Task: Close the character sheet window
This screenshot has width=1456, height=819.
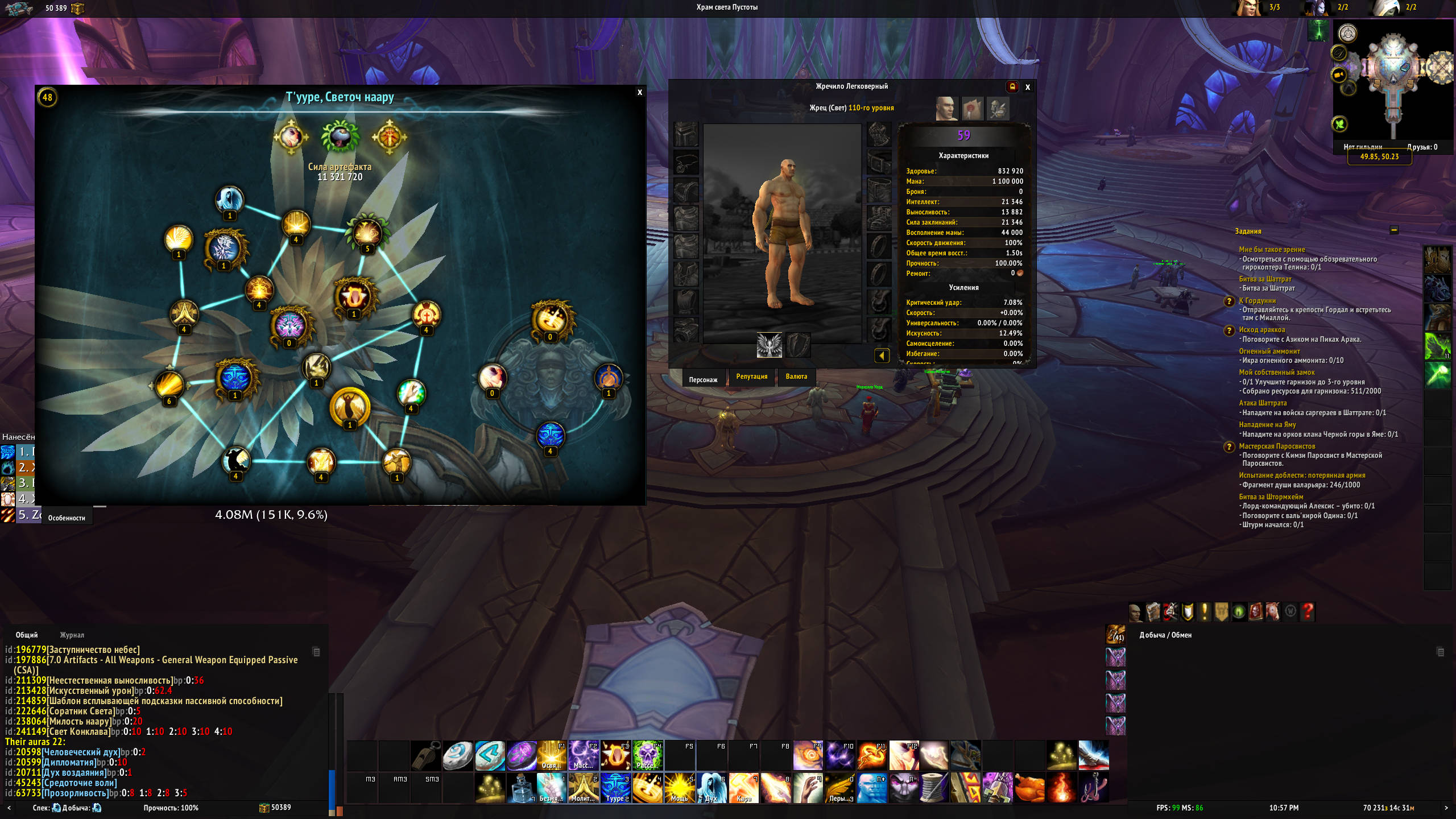Action: tap(1028, 87)
